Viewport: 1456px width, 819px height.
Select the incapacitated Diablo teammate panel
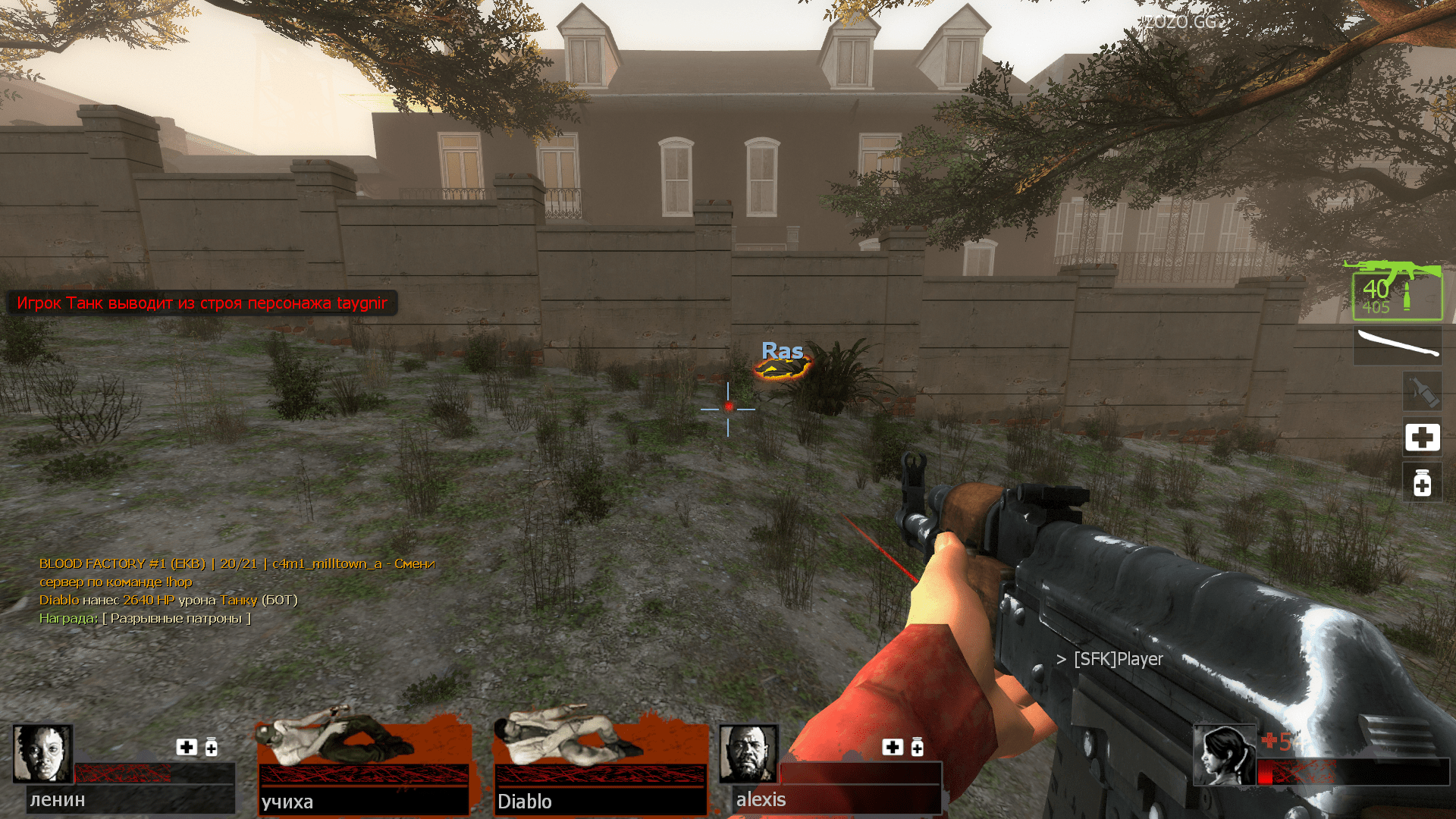point(599,762)
